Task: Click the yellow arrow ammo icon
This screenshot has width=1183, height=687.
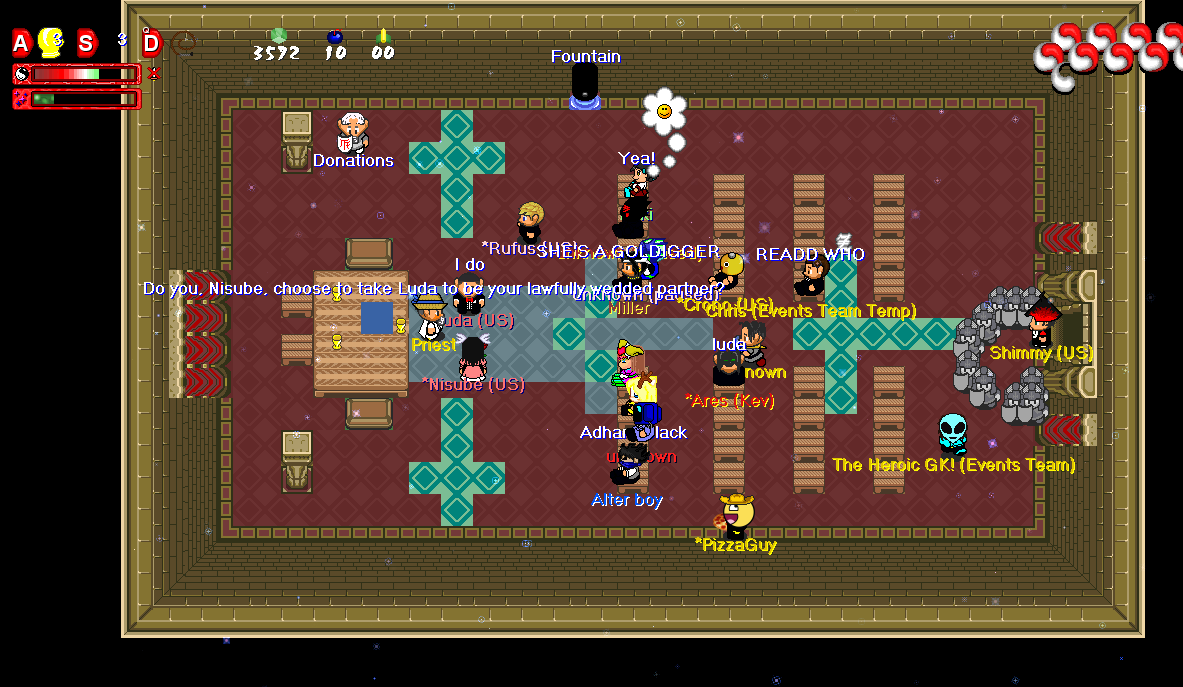Action: coord(382,37)
